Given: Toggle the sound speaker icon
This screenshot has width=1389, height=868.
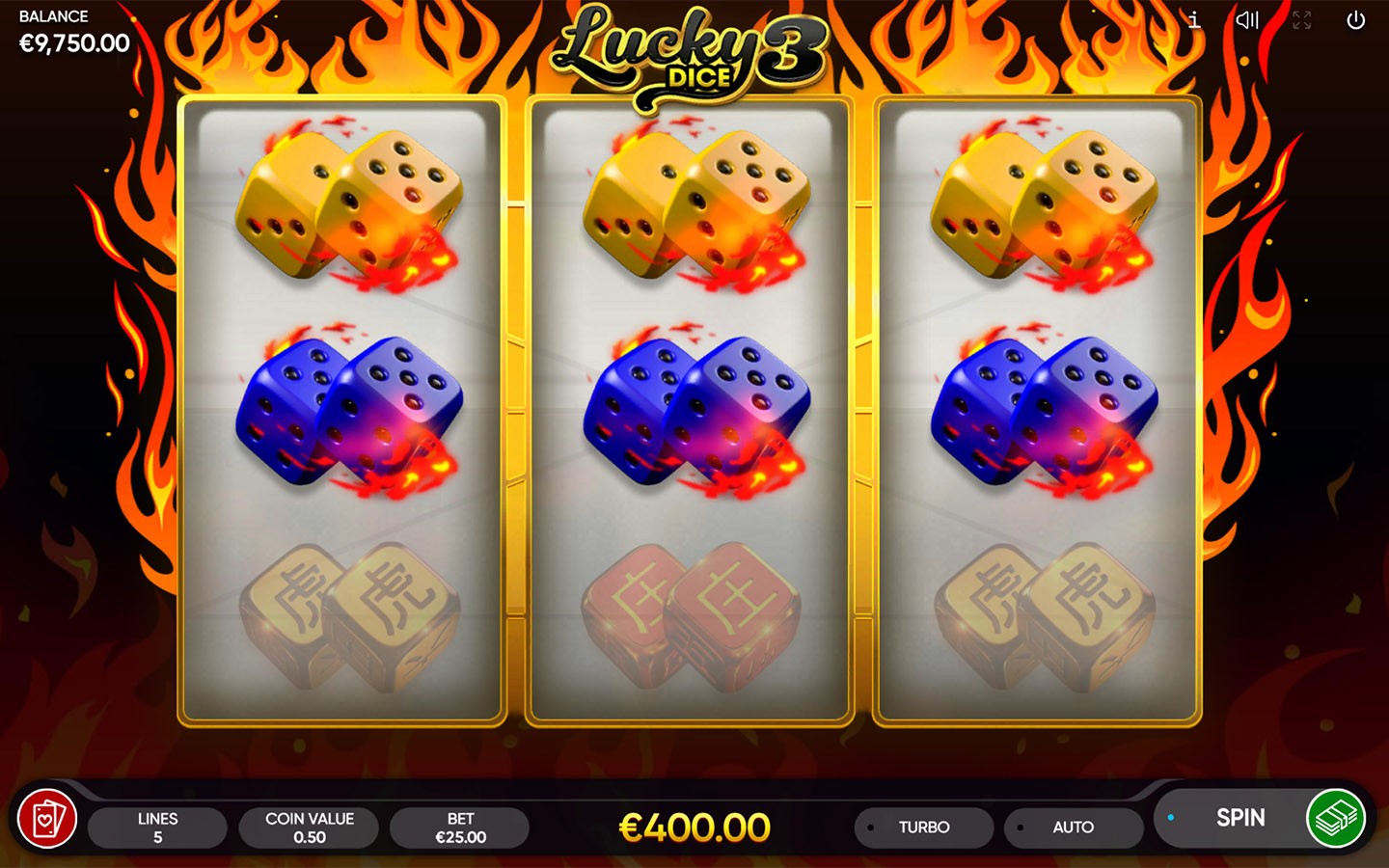Looking at the screenshot, I should (1247, 20).
